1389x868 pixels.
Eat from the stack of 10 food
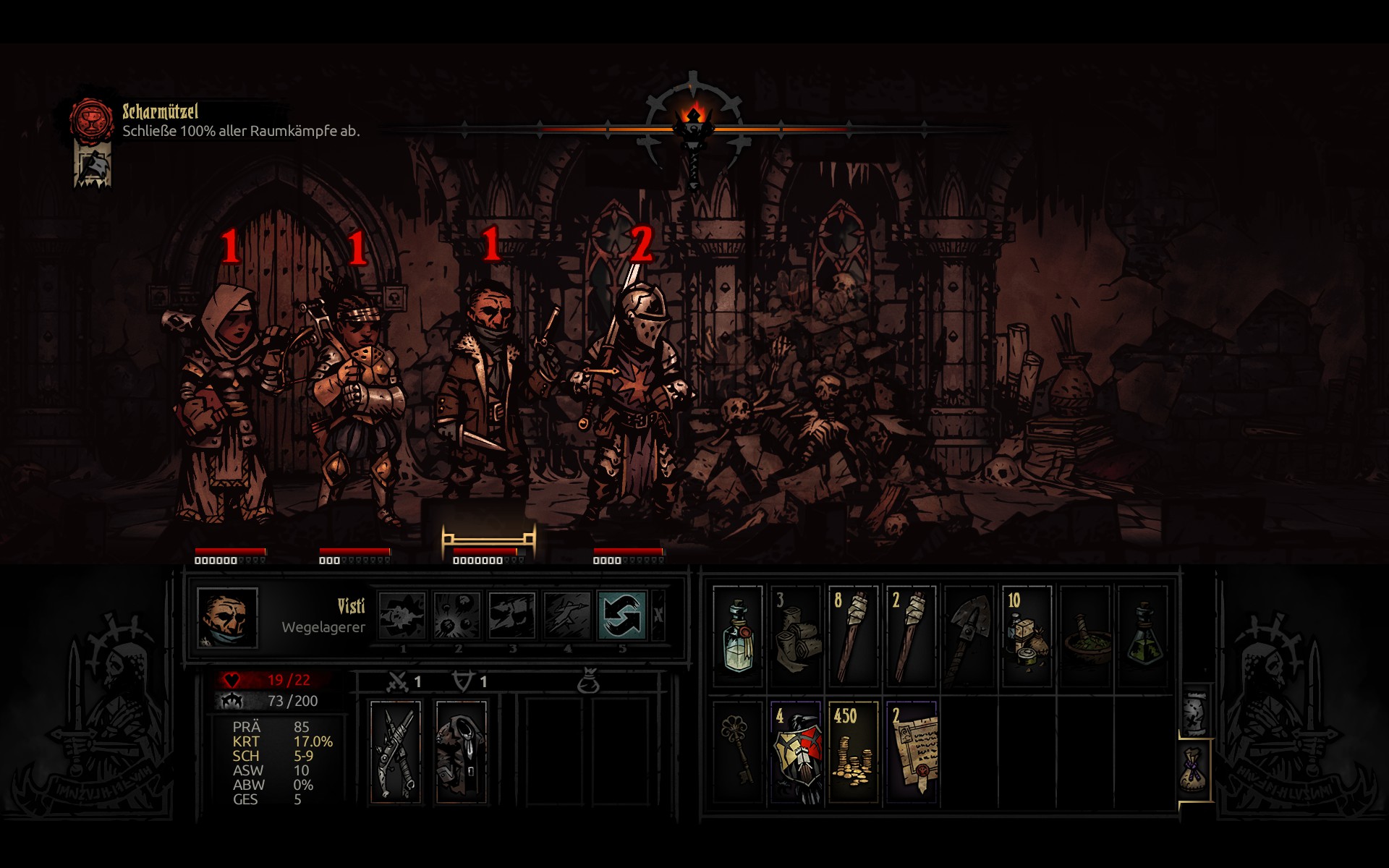(x=1027, y=636)
